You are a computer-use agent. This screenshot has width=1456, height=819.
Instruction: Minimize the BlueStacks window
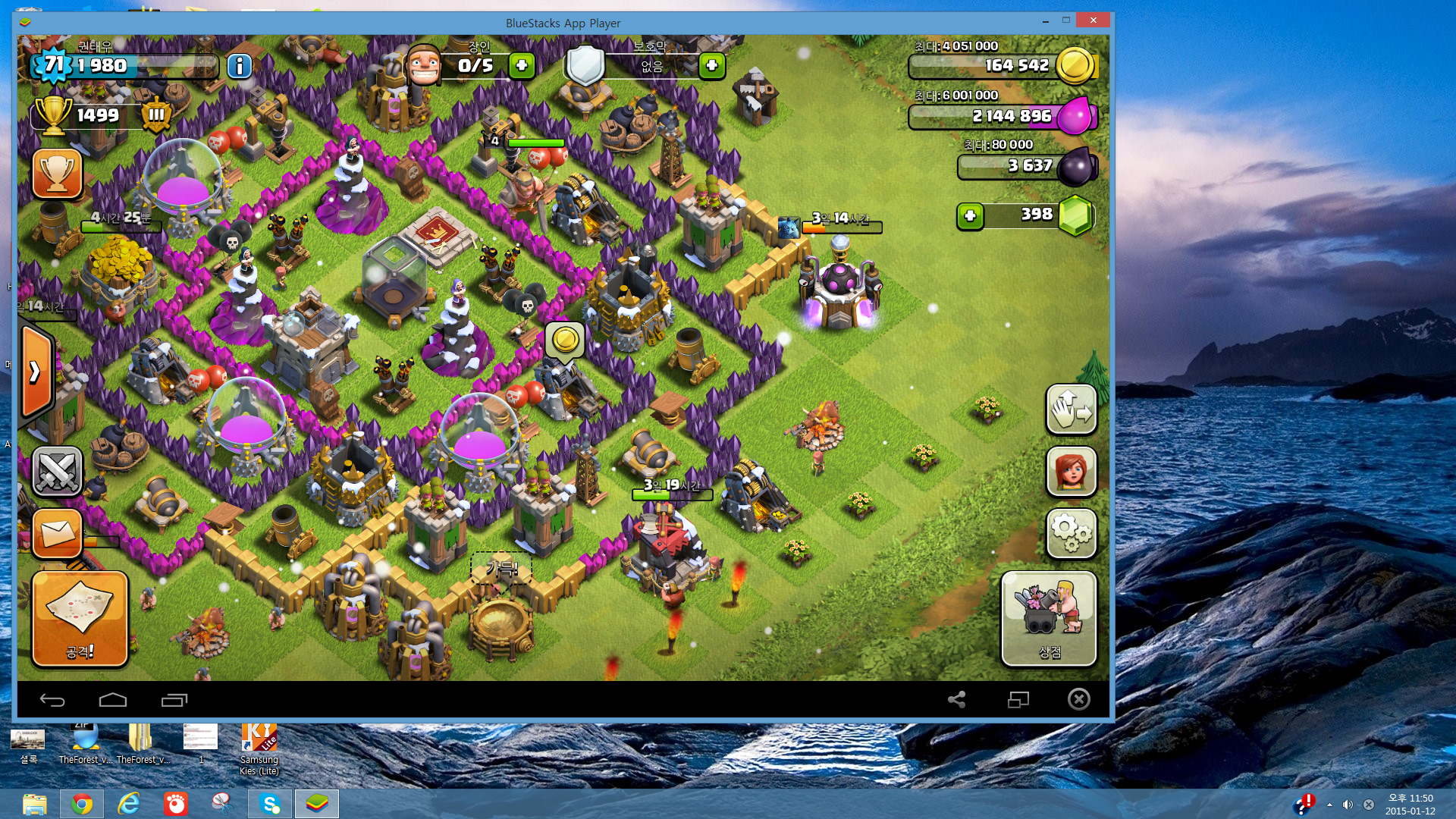click(1045, 20)
